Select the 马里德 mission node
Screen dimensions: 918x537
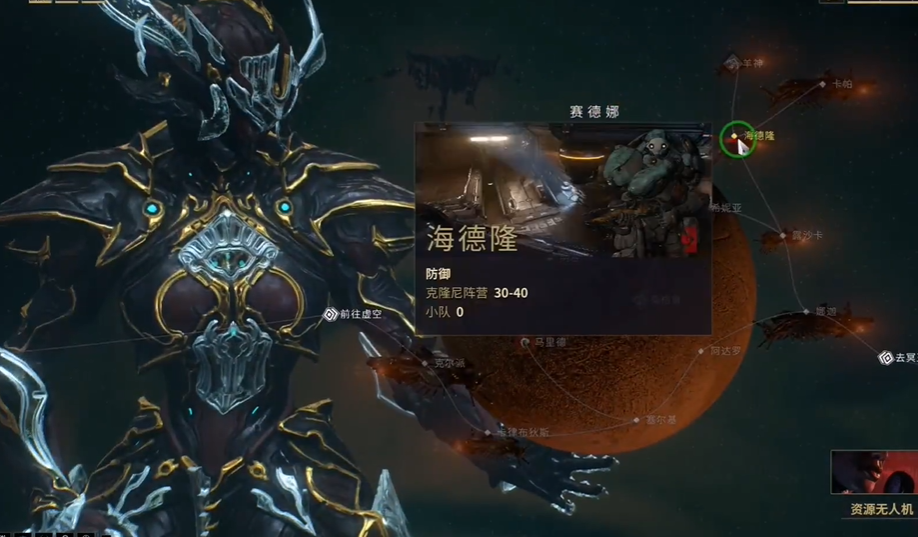click(526, 342)
